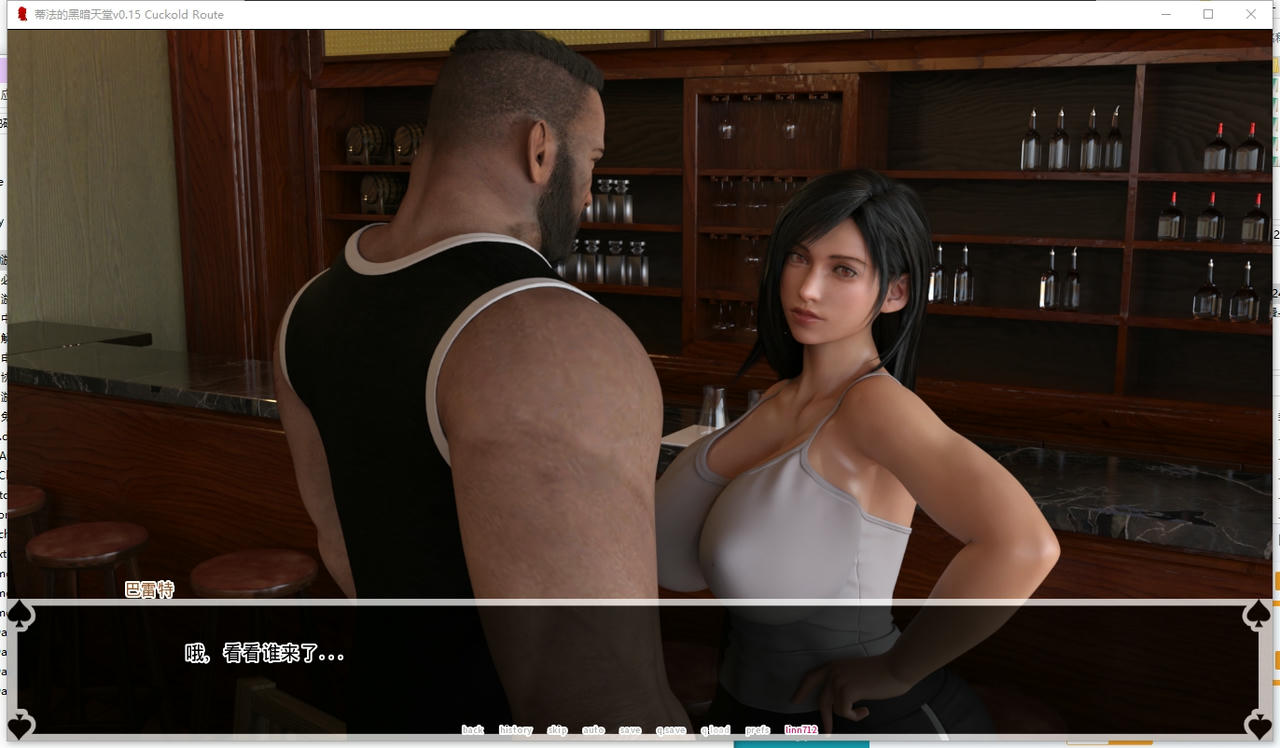Click the background text window on the left edge

[3, 300]
